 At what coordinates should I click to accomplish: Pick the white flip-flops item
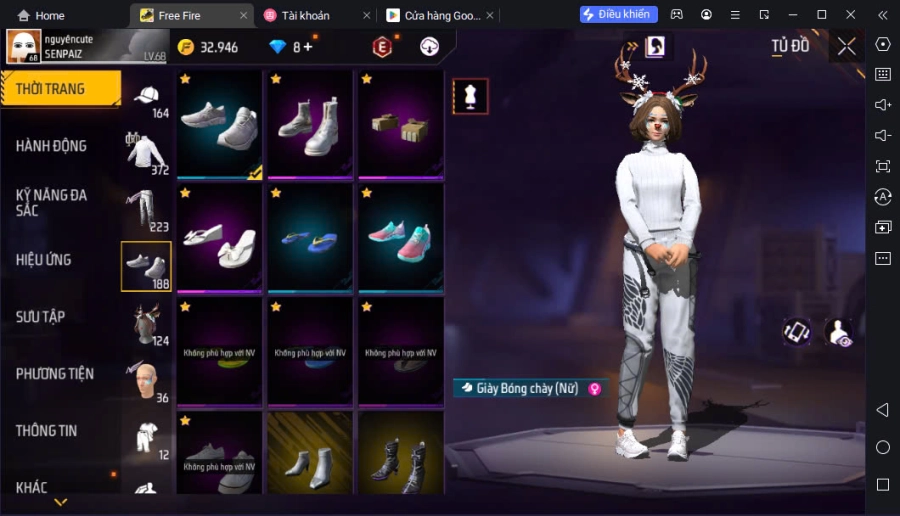tap(221, 239)
